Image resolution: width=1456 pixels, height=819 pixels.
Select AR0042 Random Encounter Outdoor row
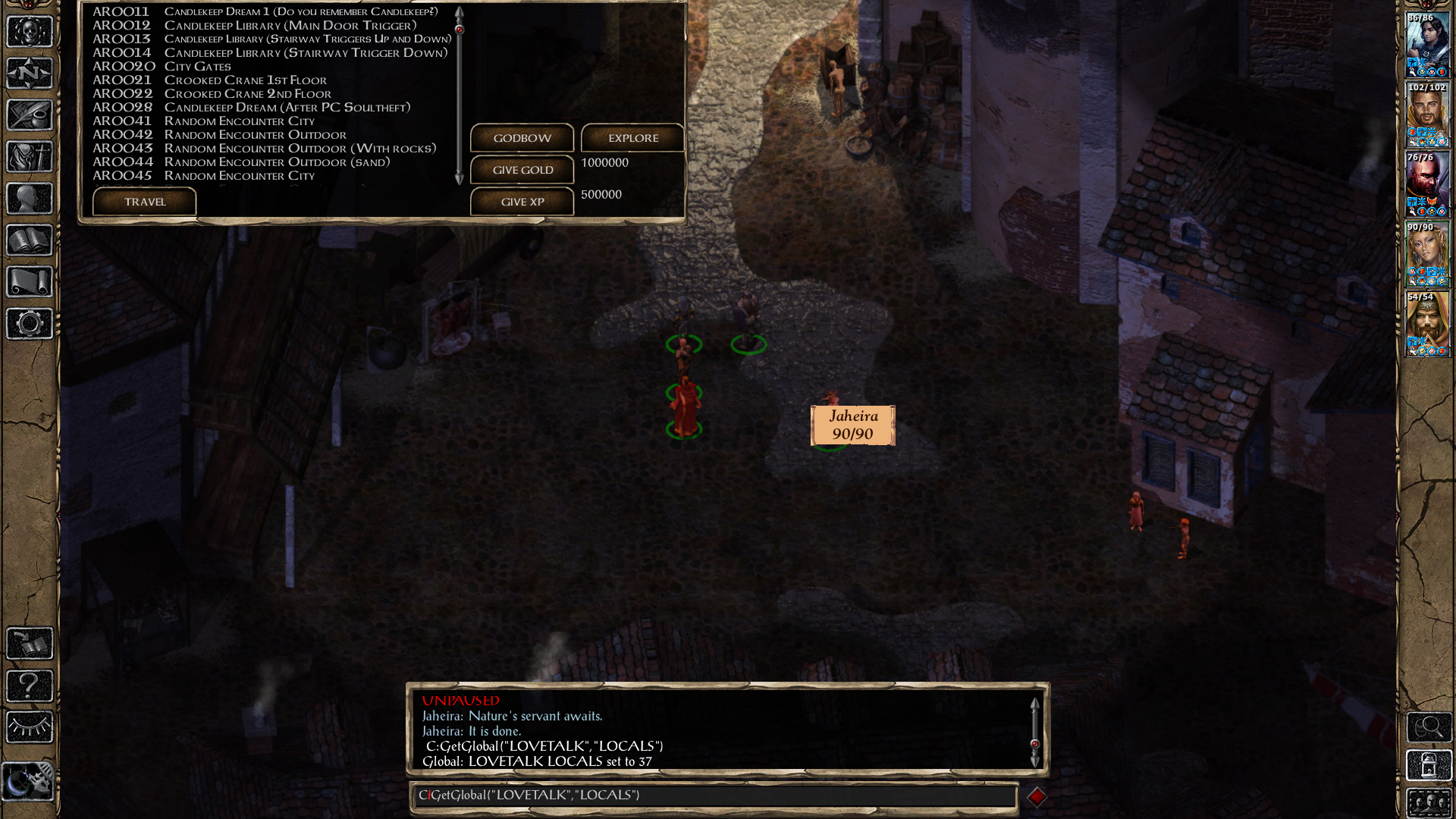pyautogui.click(x=255, y=135)
